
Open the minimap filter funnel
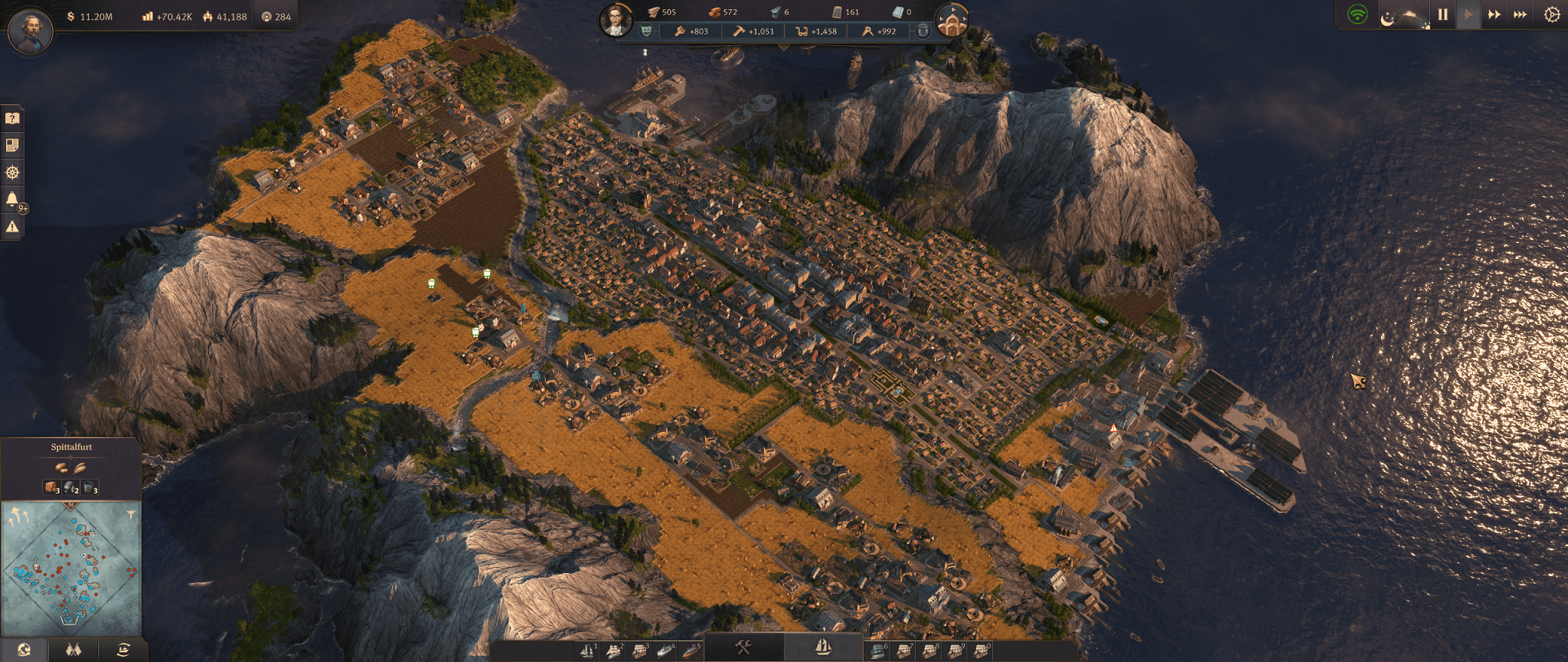[131, 515]
